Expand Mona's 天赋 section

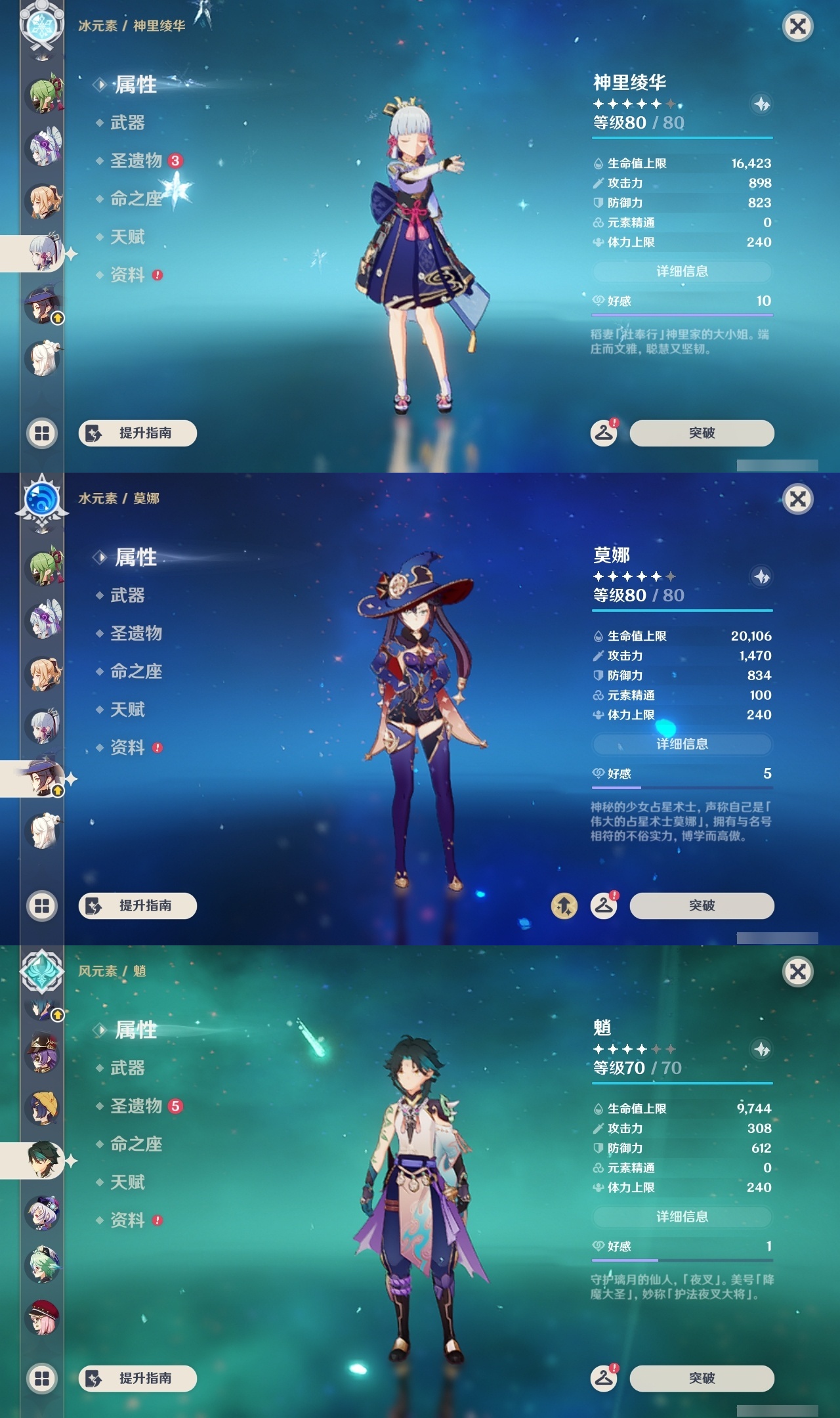[x=128, y=710]
